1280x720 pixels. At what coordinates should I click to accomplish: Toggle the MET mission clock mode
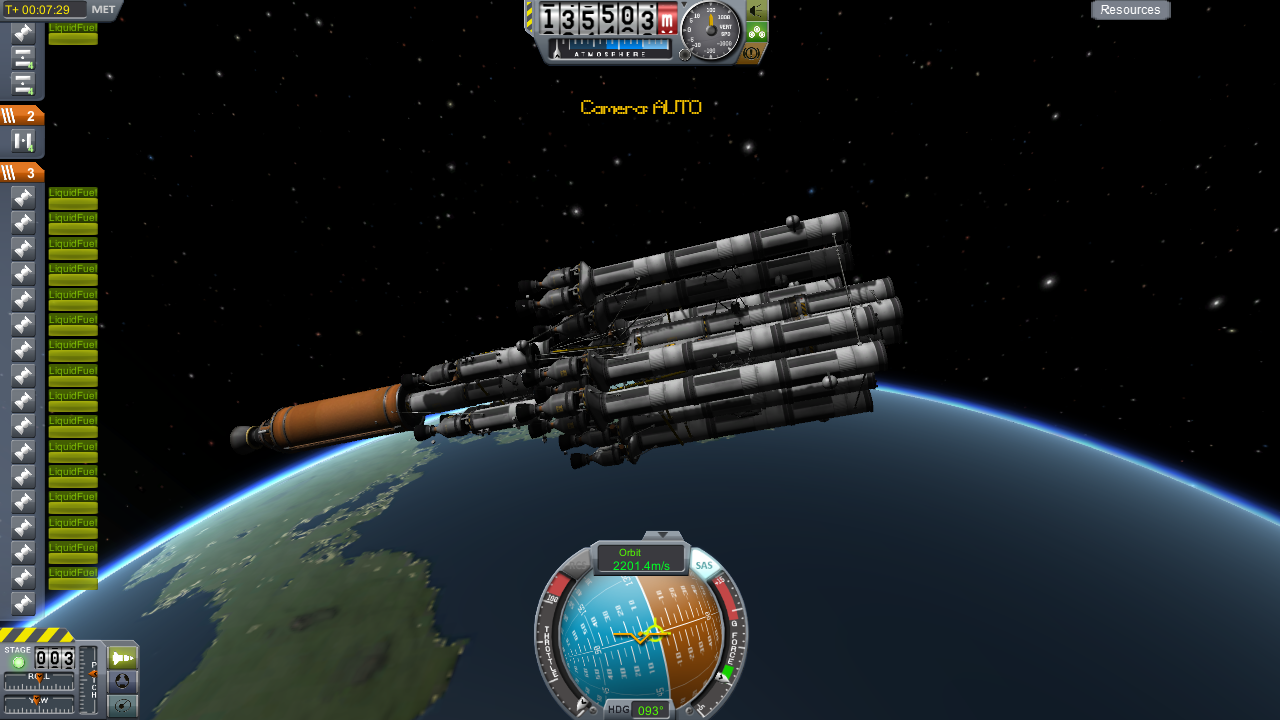point(104,10)
